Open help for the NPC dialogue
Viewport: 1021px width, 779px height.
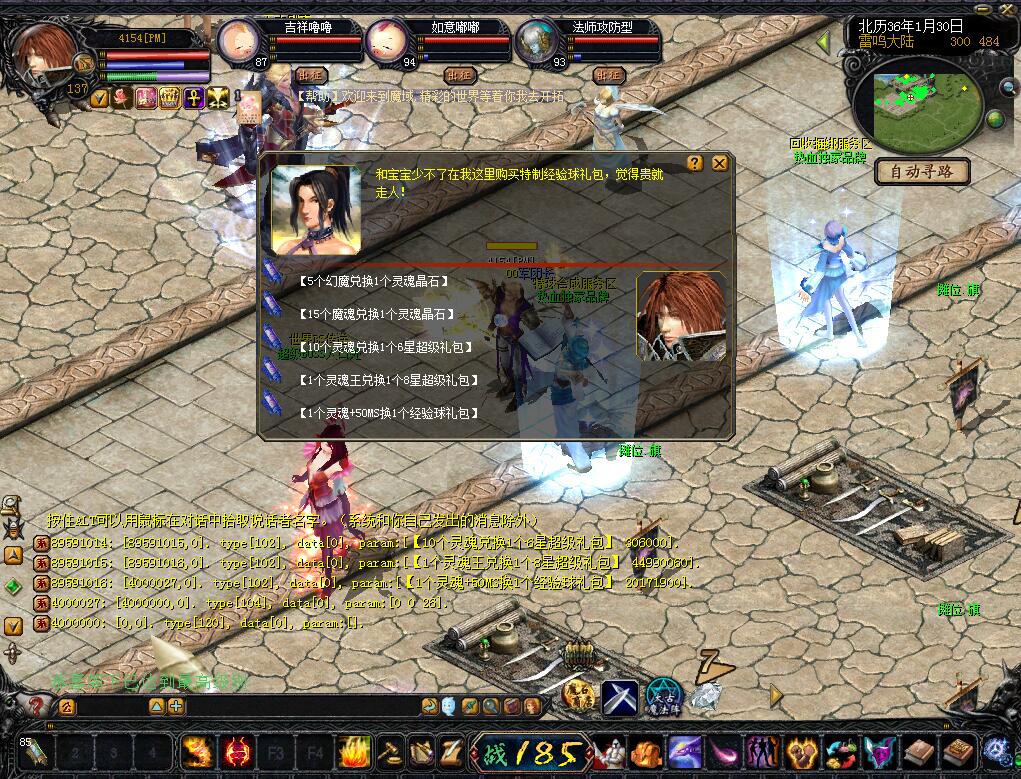(695, 163)
